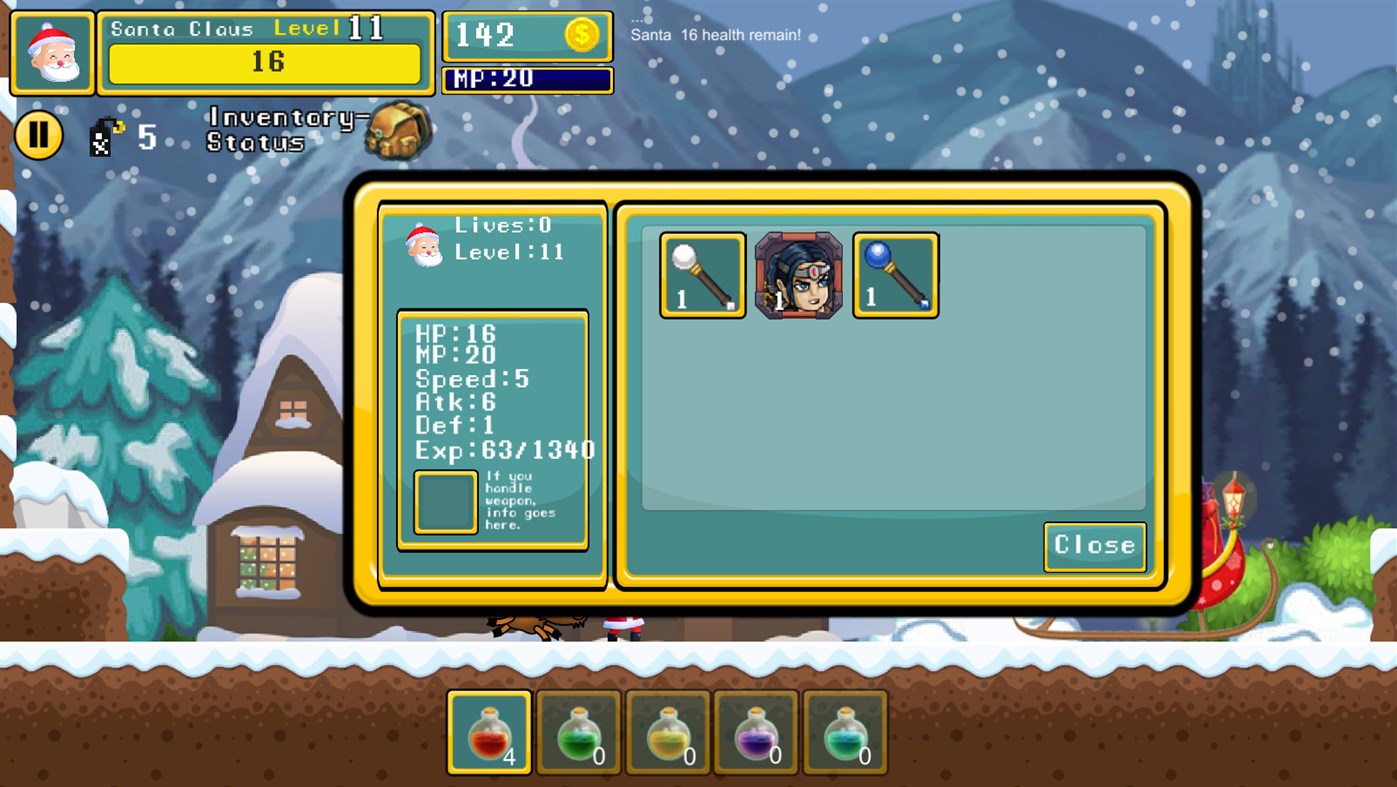Select the green potion slot
Viewport: 1397px width, 787px height.
pos(577,731)
